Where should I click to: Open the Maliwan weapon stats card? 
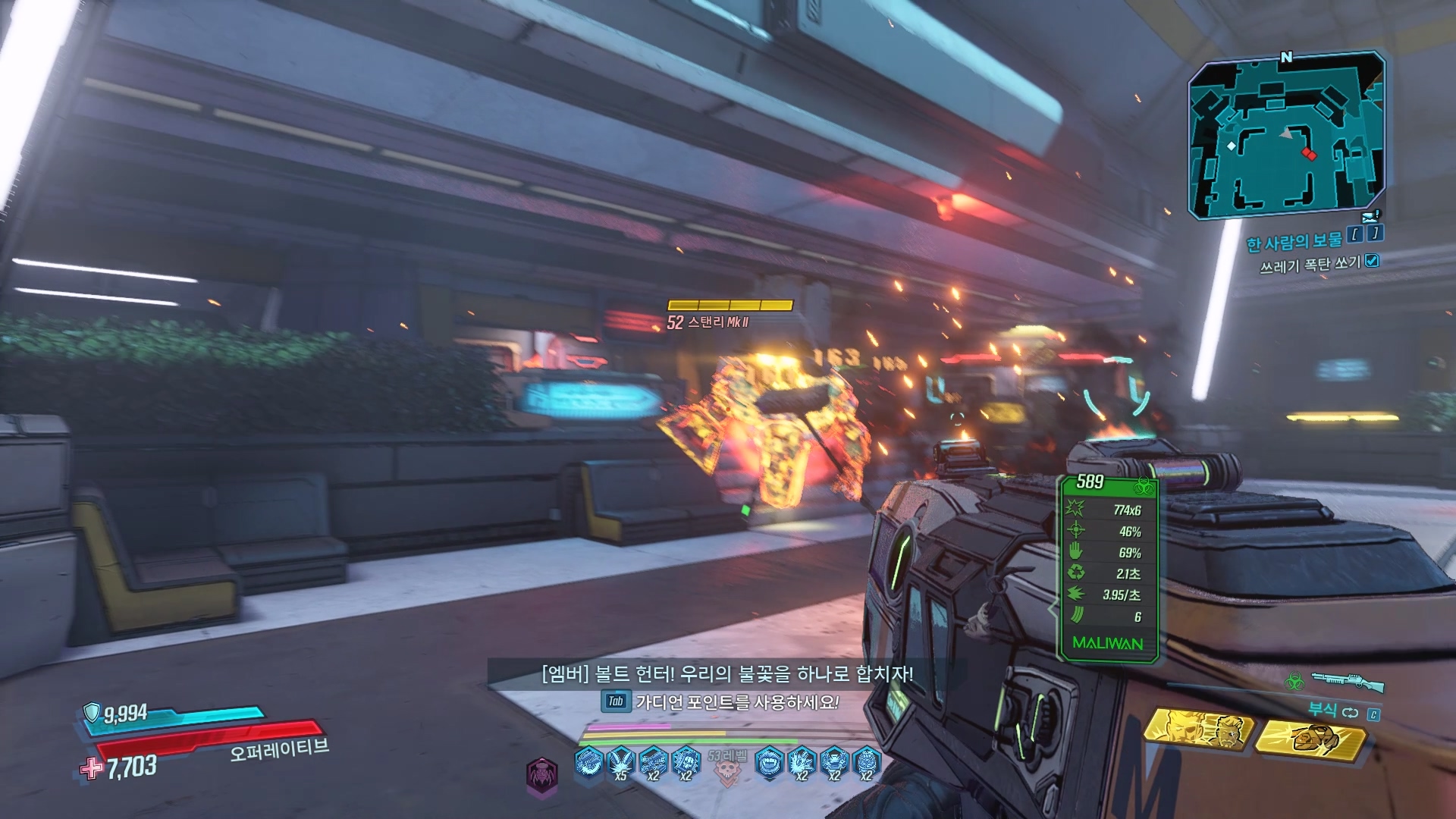coord(1108,567)
